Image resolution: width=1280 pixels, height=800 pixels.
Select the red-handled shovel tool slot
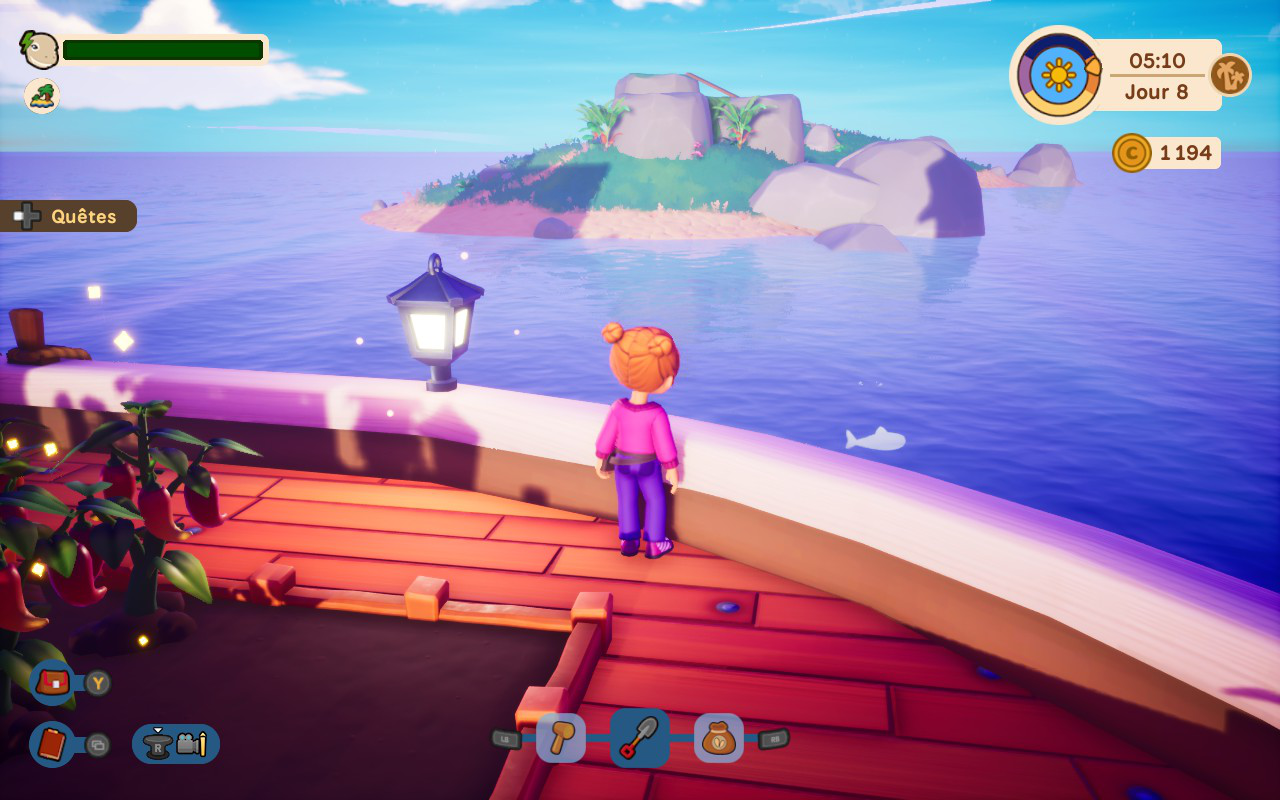(640, 738)
